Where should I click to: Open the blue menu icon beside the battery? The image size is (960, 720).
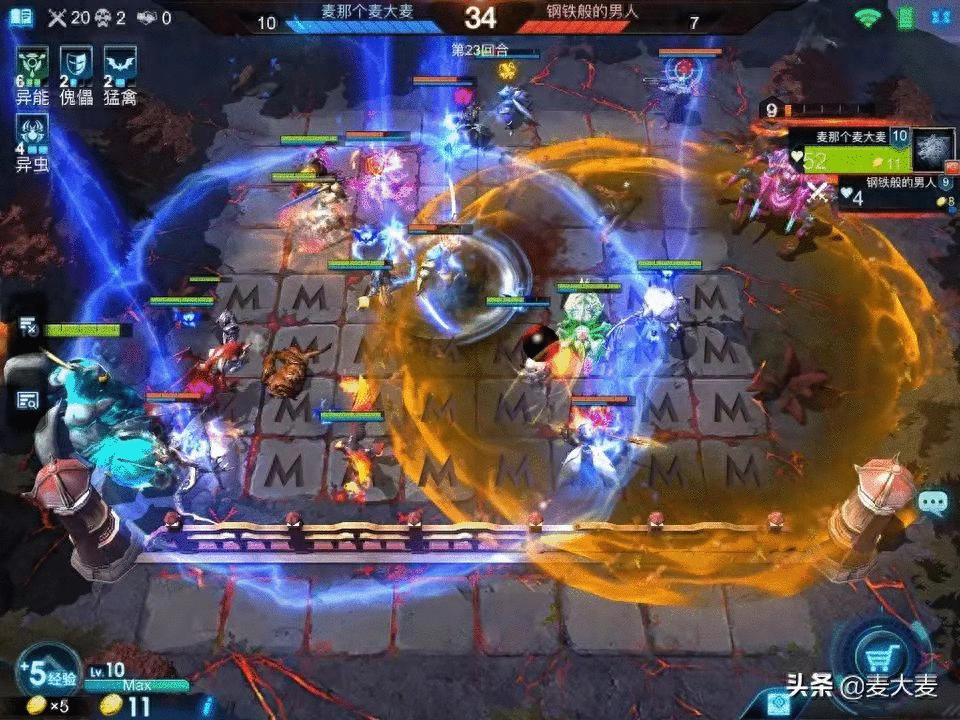[939, 17]
